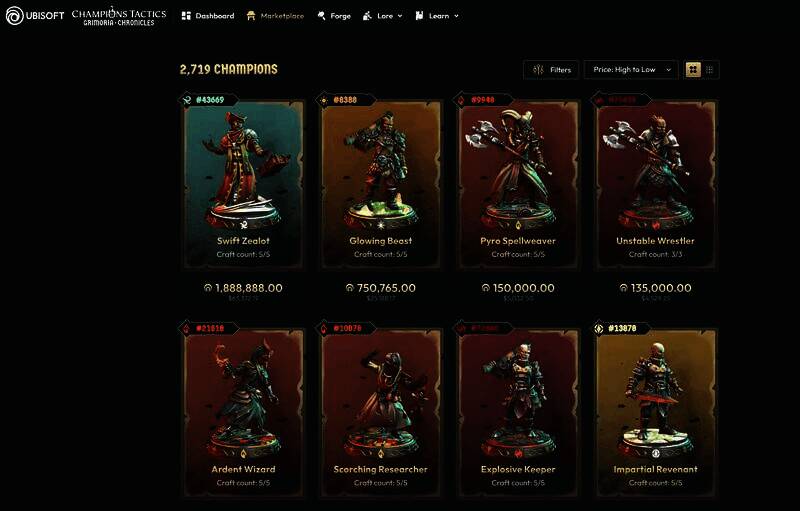Click the Ubisoft logo

pyautogui.click(x=34, y=16)
